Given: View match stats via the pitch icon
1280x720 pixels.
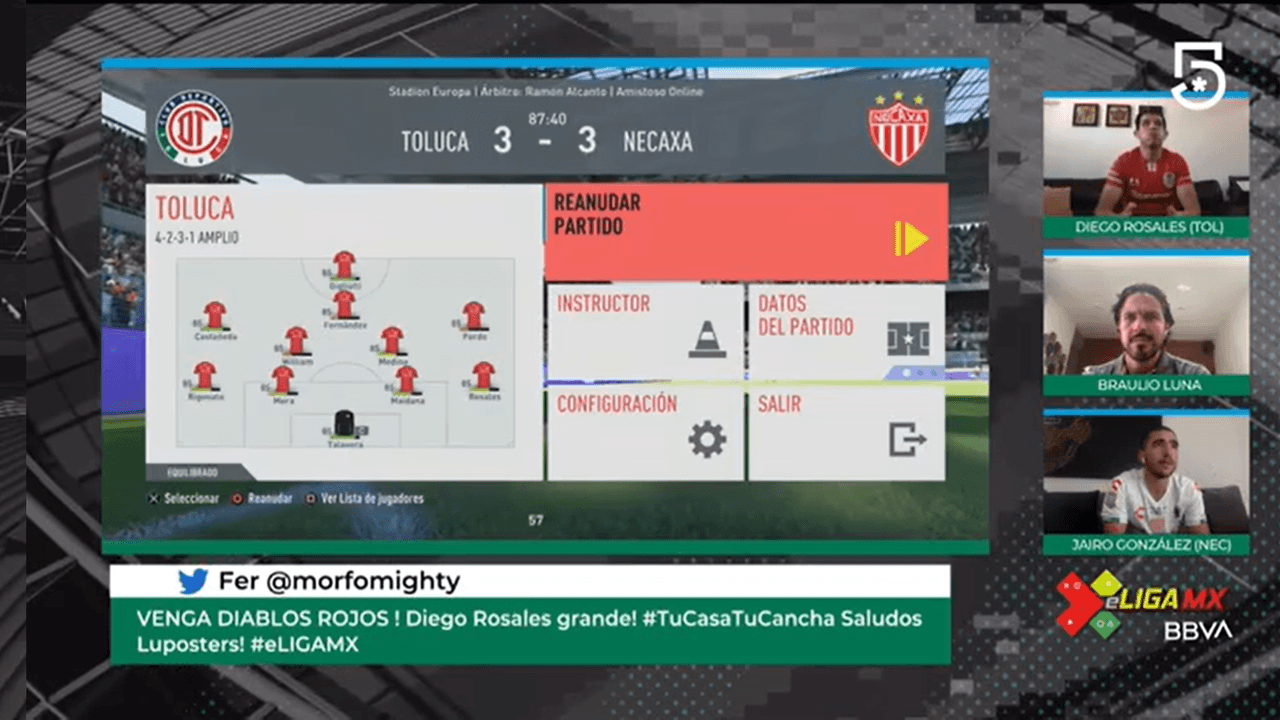Looking at the screenshot, I should pyautogui.click(x=908, y=337).
